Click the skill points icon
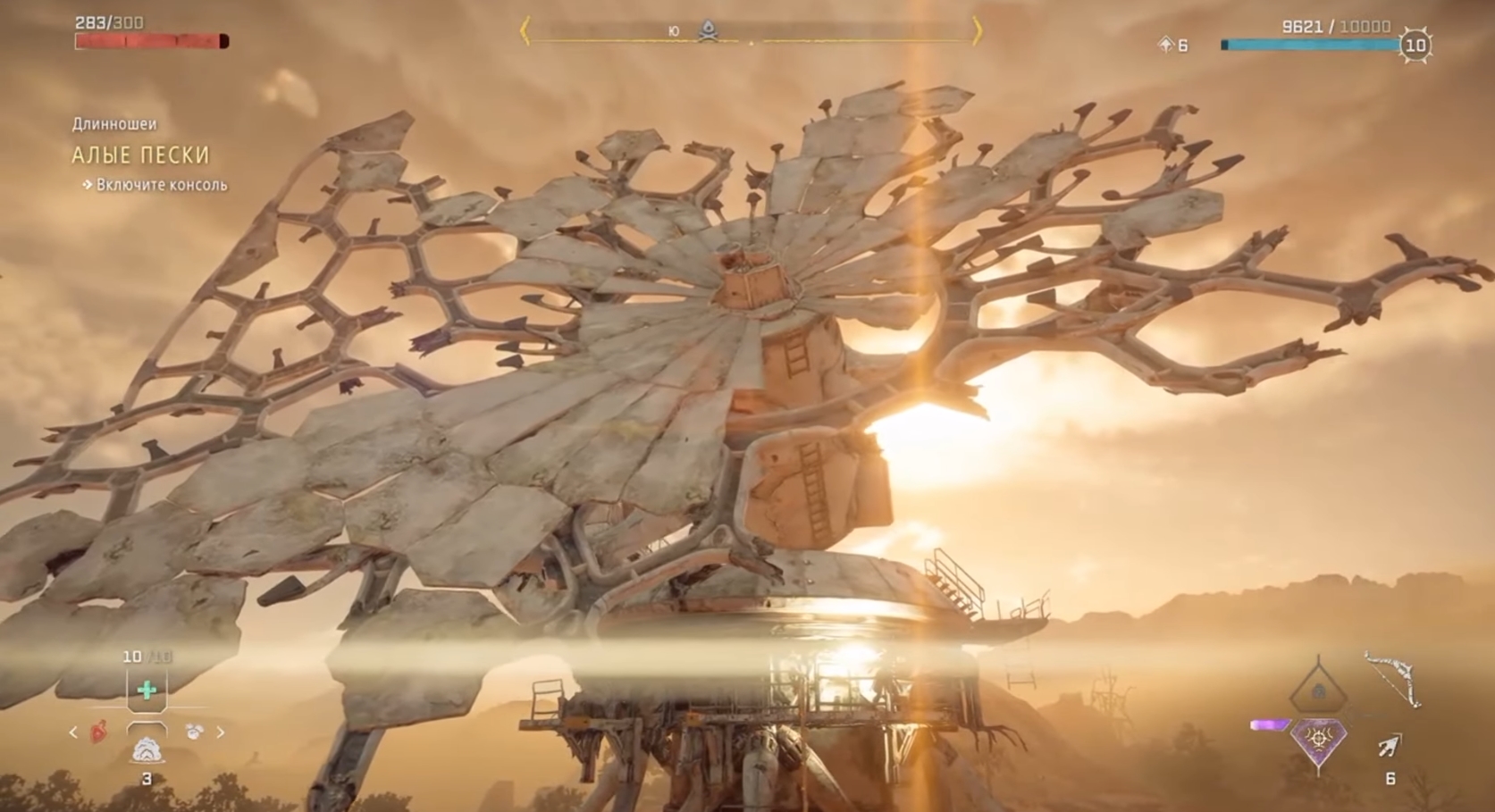The height and width of the screenshot is (812, 1495). coord(1165,45)
